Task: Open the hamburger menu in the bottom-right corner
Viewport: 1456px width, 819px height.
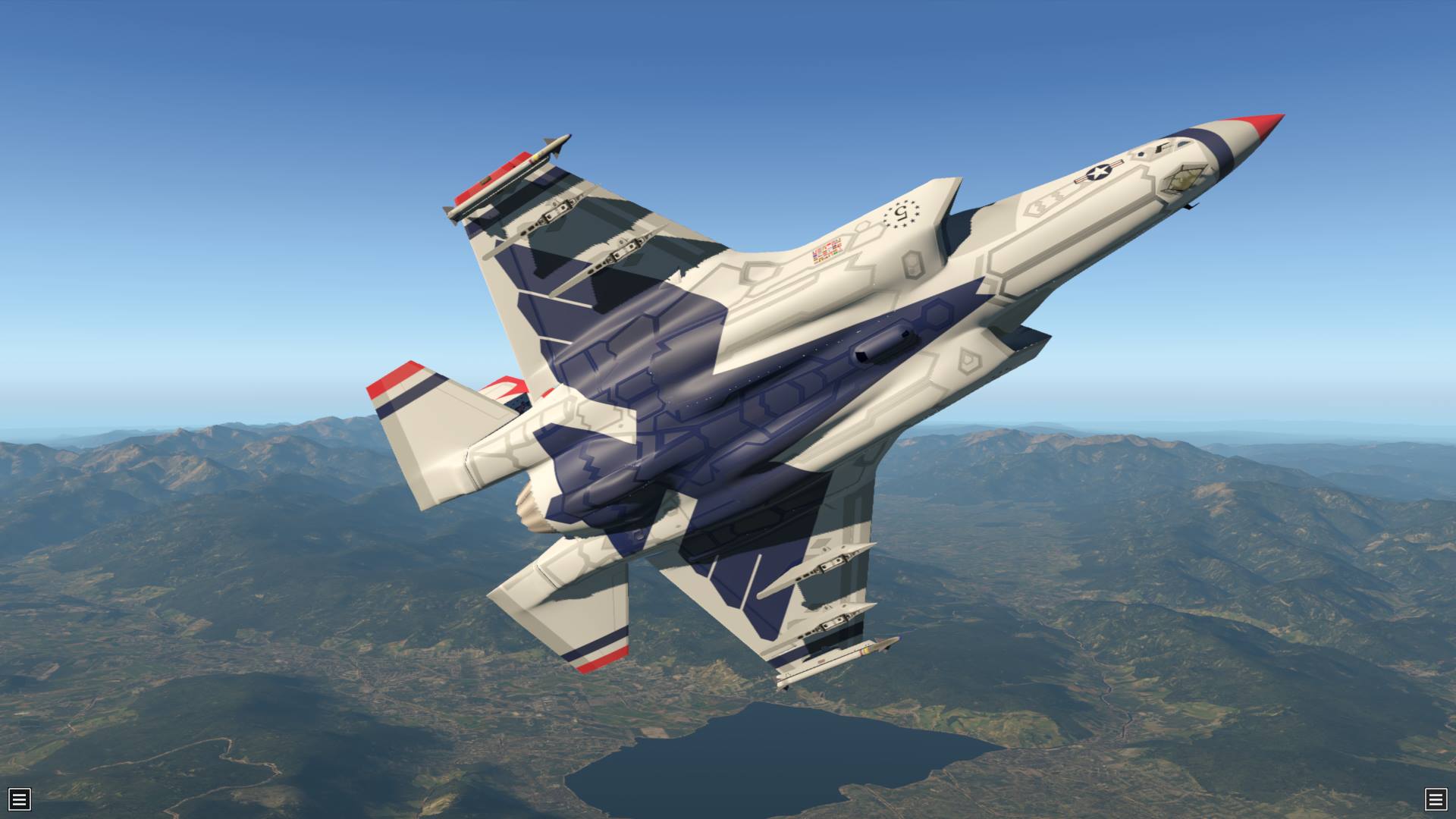Action: pyautogui.click(x=1435, y=799)
